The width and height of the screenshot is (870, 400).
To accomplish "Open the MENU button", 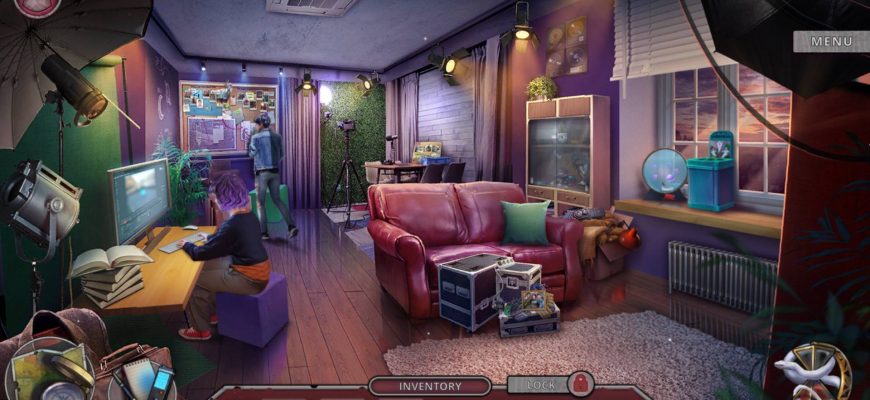I will 831,42.
